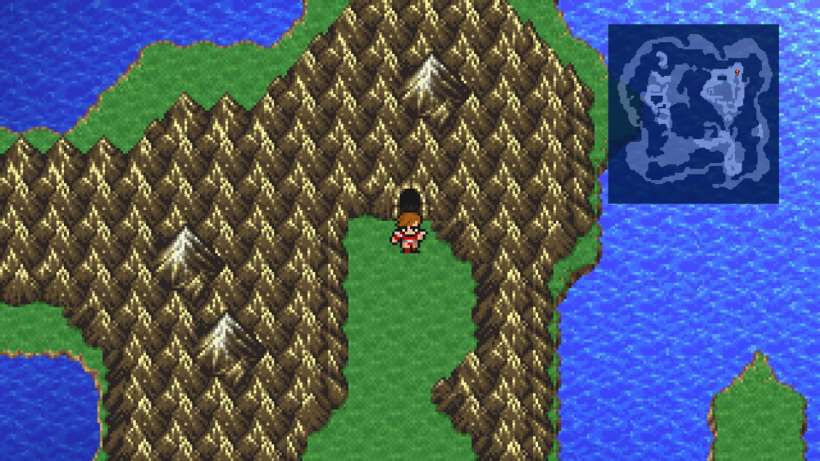Open the world minimap overlay
820x461 pixels.
pyautogui.click(x=693, y=113)
